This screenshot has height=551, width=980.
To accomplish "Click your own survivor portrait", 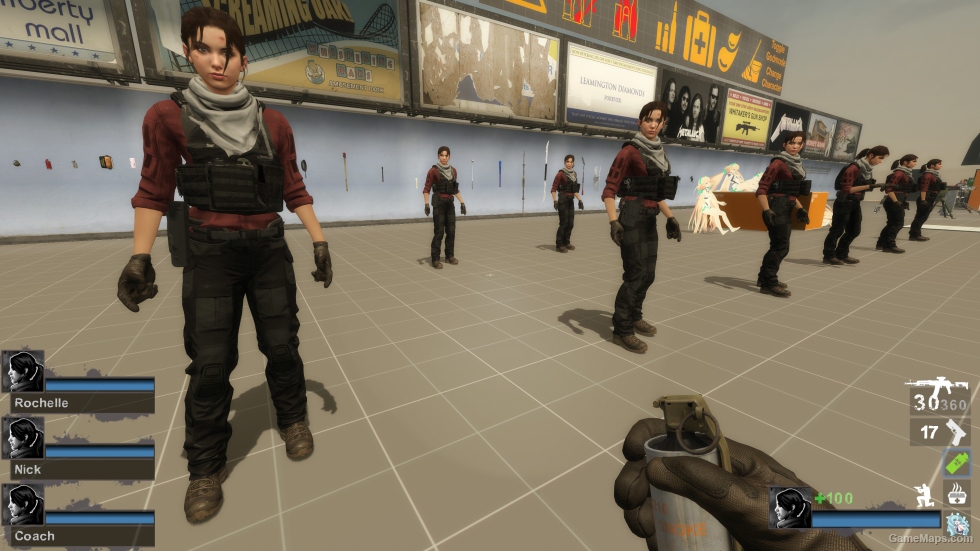I will pos(789,507).
